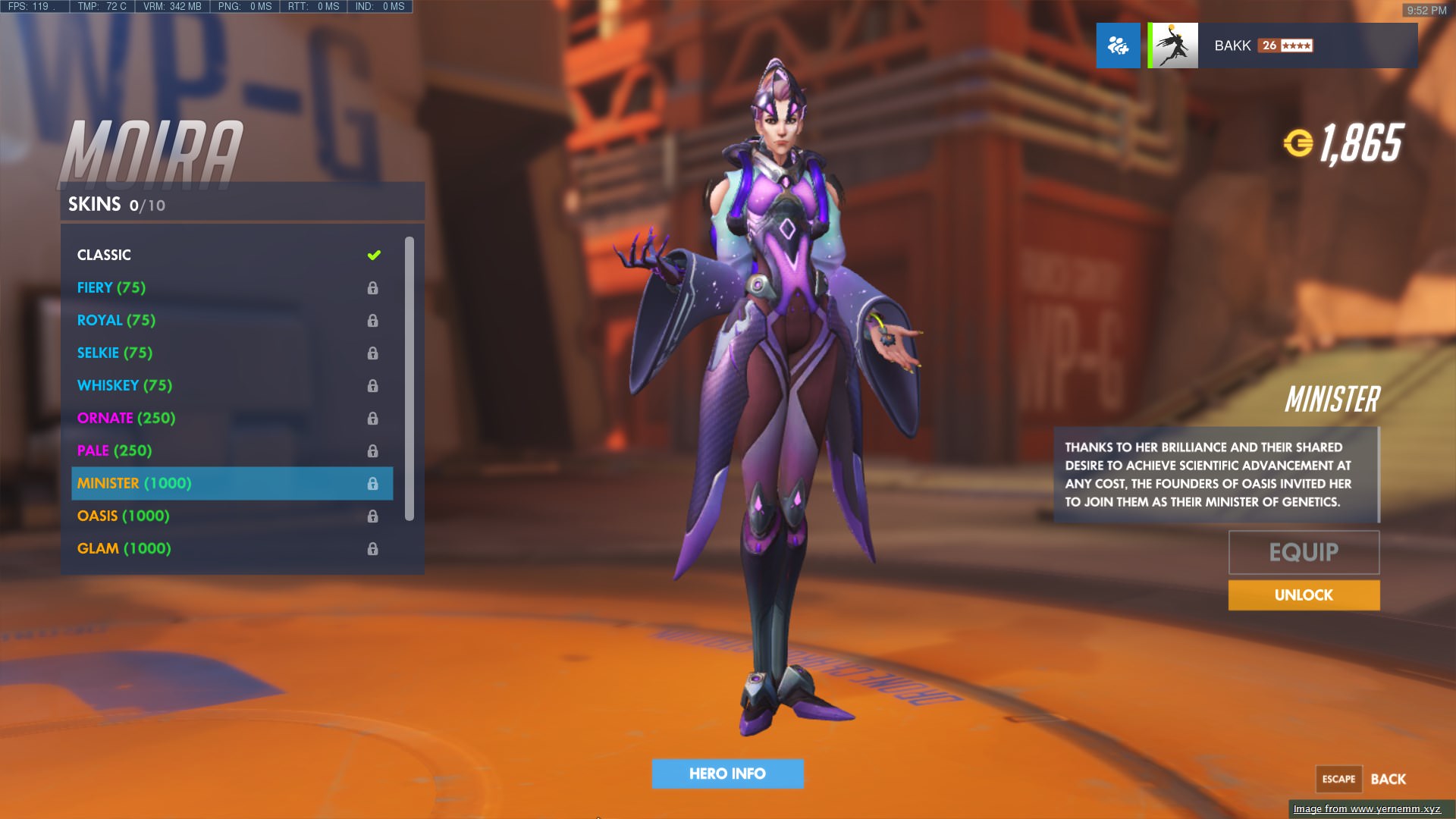Screen dimensions: 1456x819
Task: Open the social group icon
Action: pyautogui.click(x=1118, y=45)
